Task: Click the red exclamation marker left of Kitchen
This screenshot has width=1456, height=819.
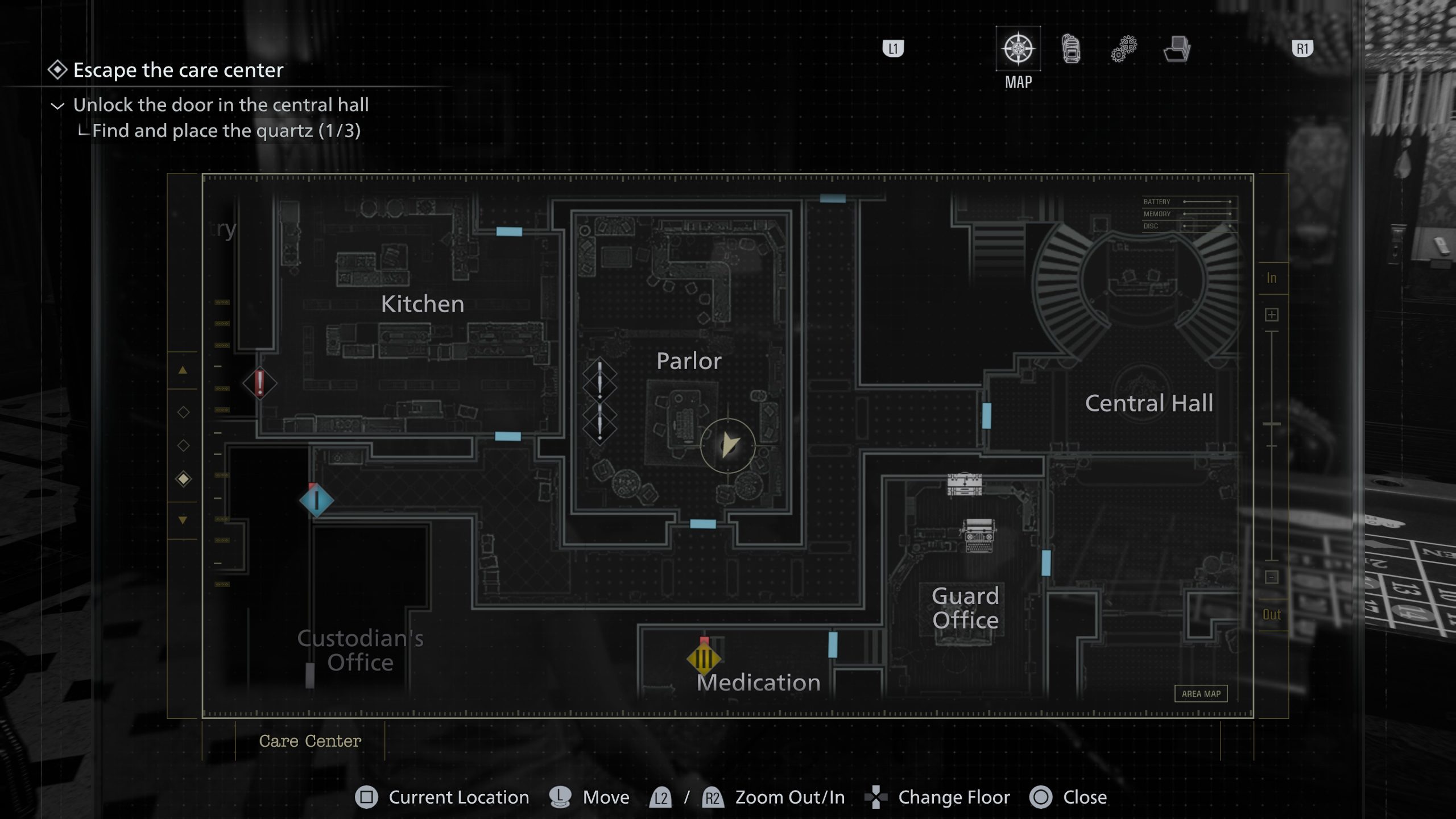Action: pos(260,383)
